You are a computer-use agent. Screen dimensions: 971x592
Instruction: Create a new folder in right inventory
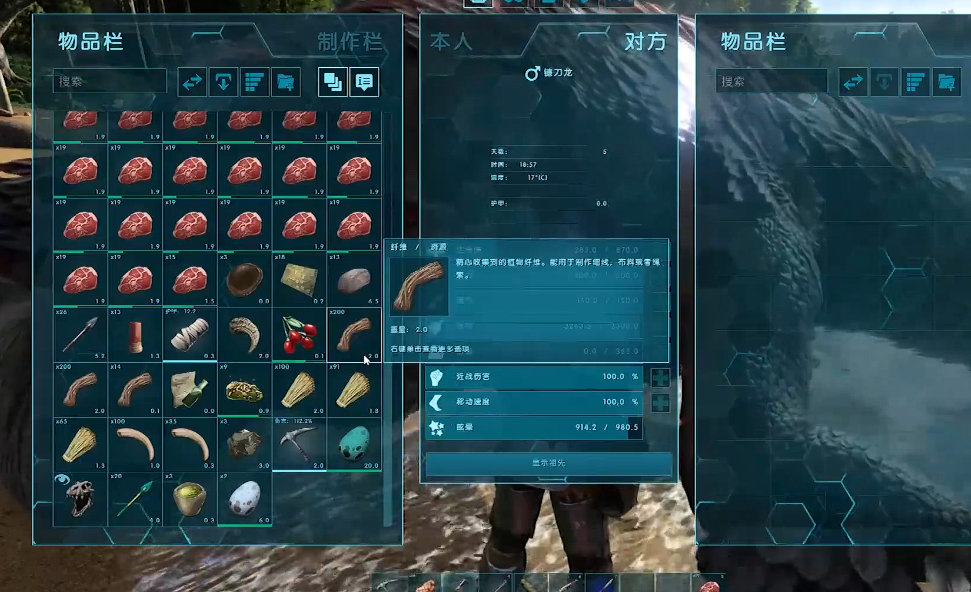(x=946, y=82)
